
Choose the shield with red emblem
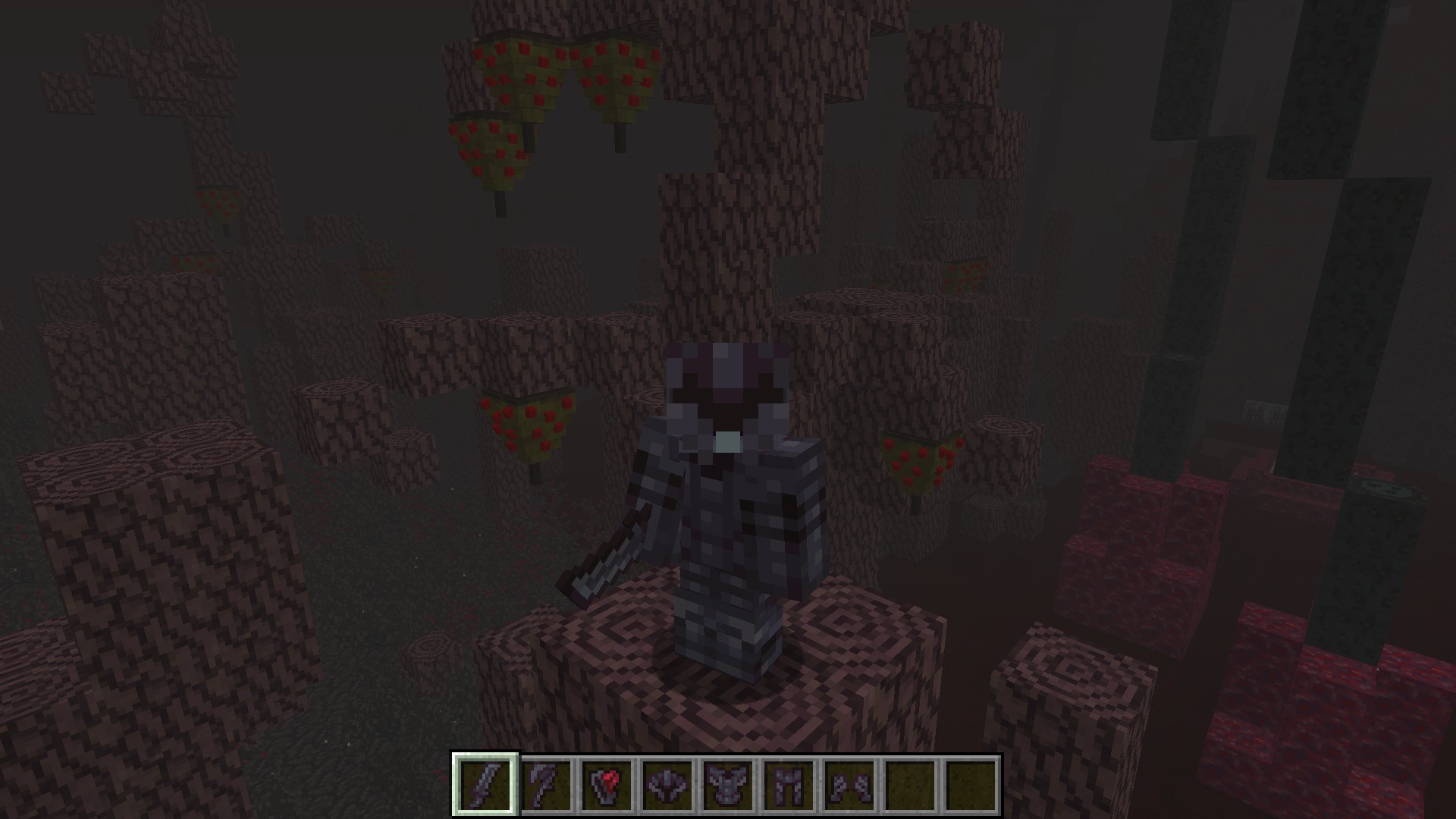pos(607,784)
